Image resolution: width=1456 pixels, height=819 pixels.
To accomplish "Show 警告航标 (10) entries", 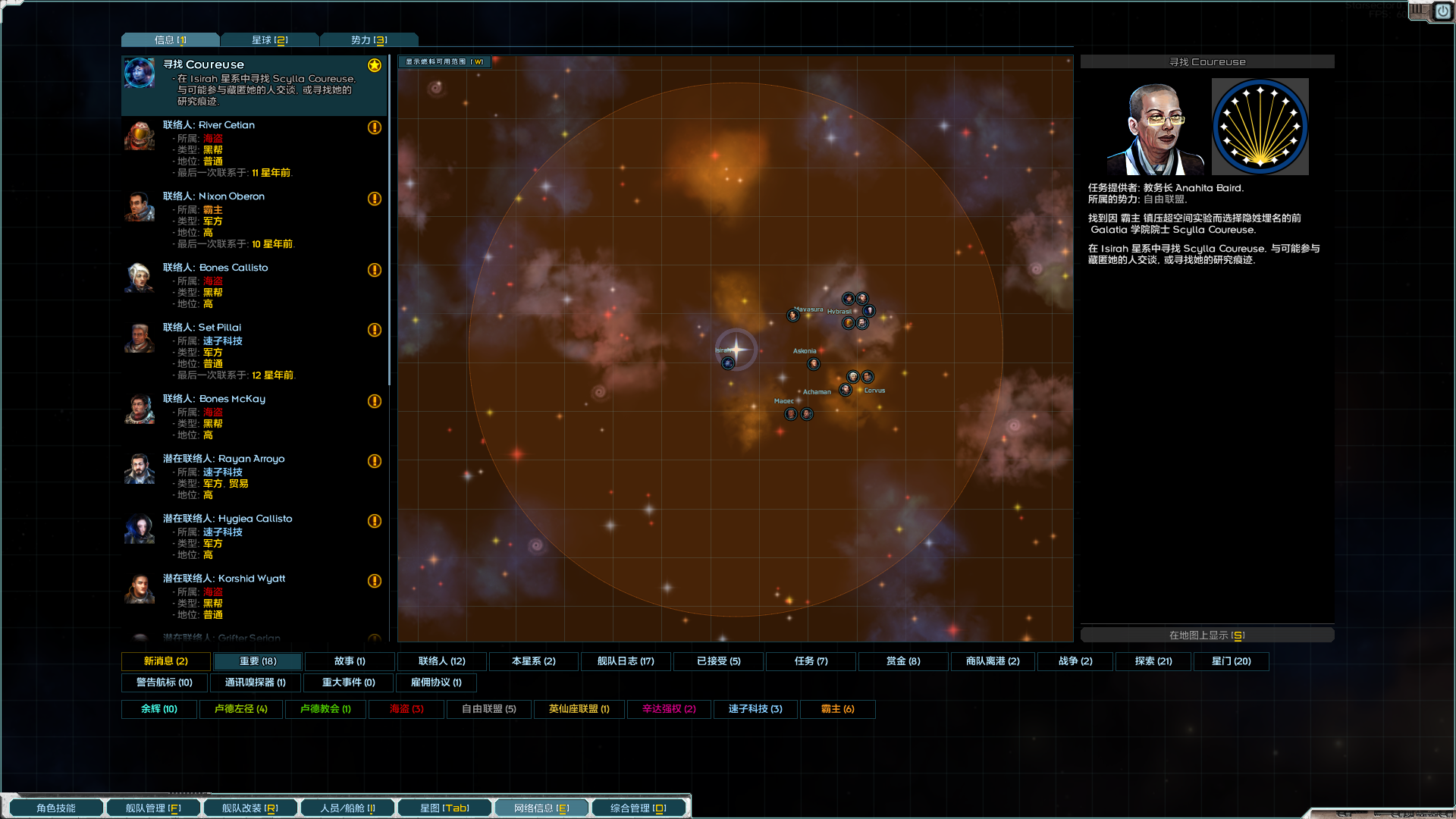I will tap(165, 682).
